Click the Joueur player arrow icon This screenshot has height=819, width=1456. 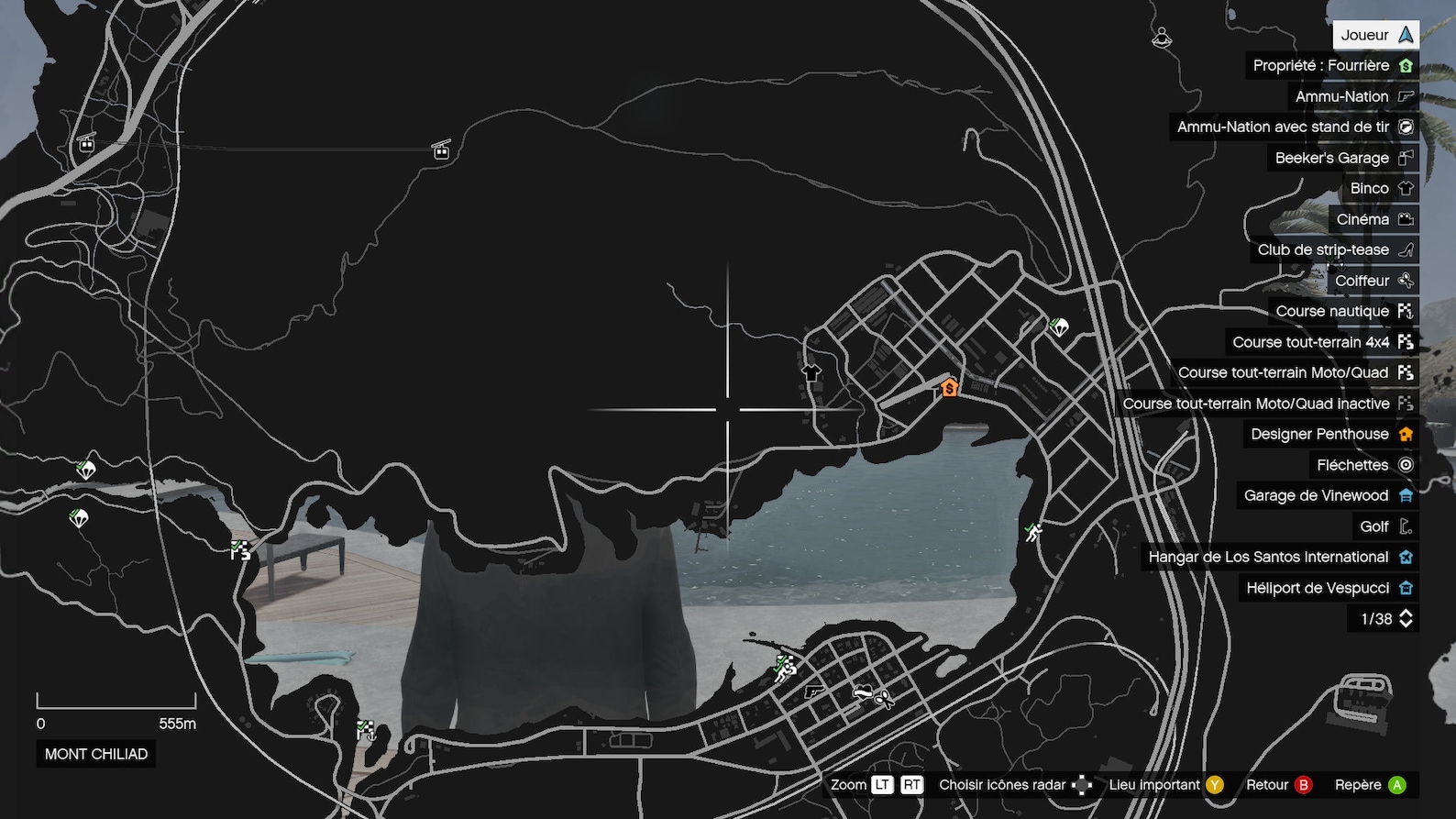(1405, 34)
